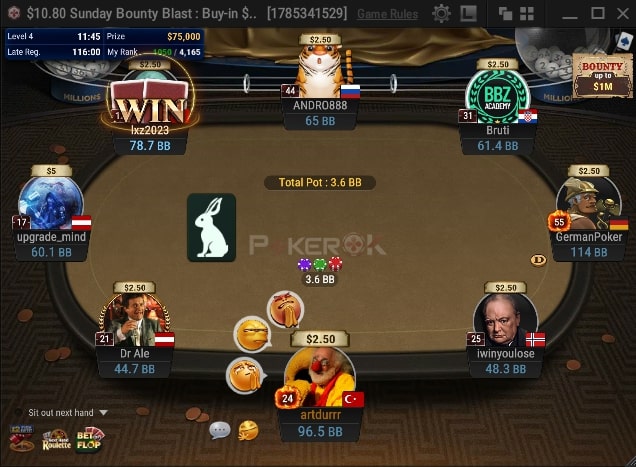The image size is (636, 467).
Task: Open the Game Rules link
Action: coord(387,14)
